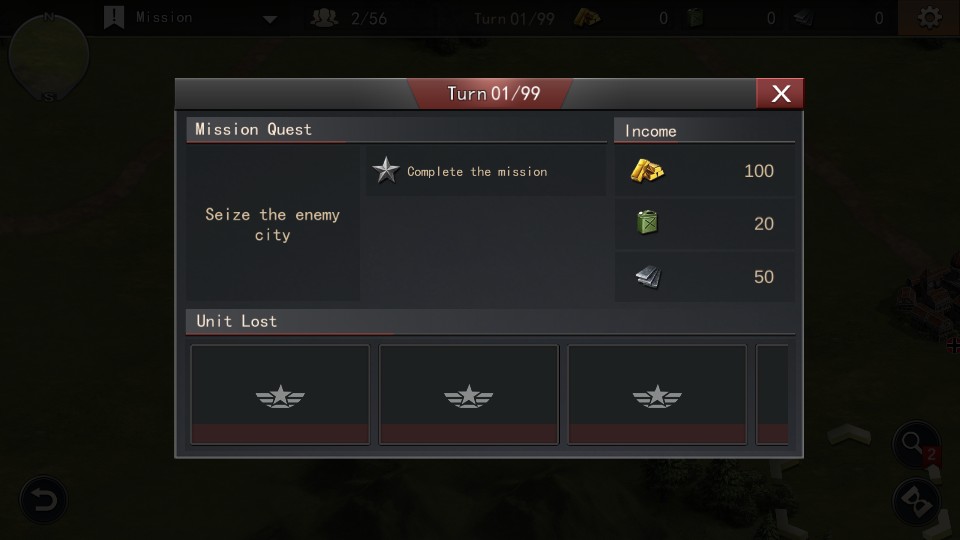Screen dimensions: 960x540
Task: Open the settings gear
Action: pyautogui.click(x=929, y=18)
